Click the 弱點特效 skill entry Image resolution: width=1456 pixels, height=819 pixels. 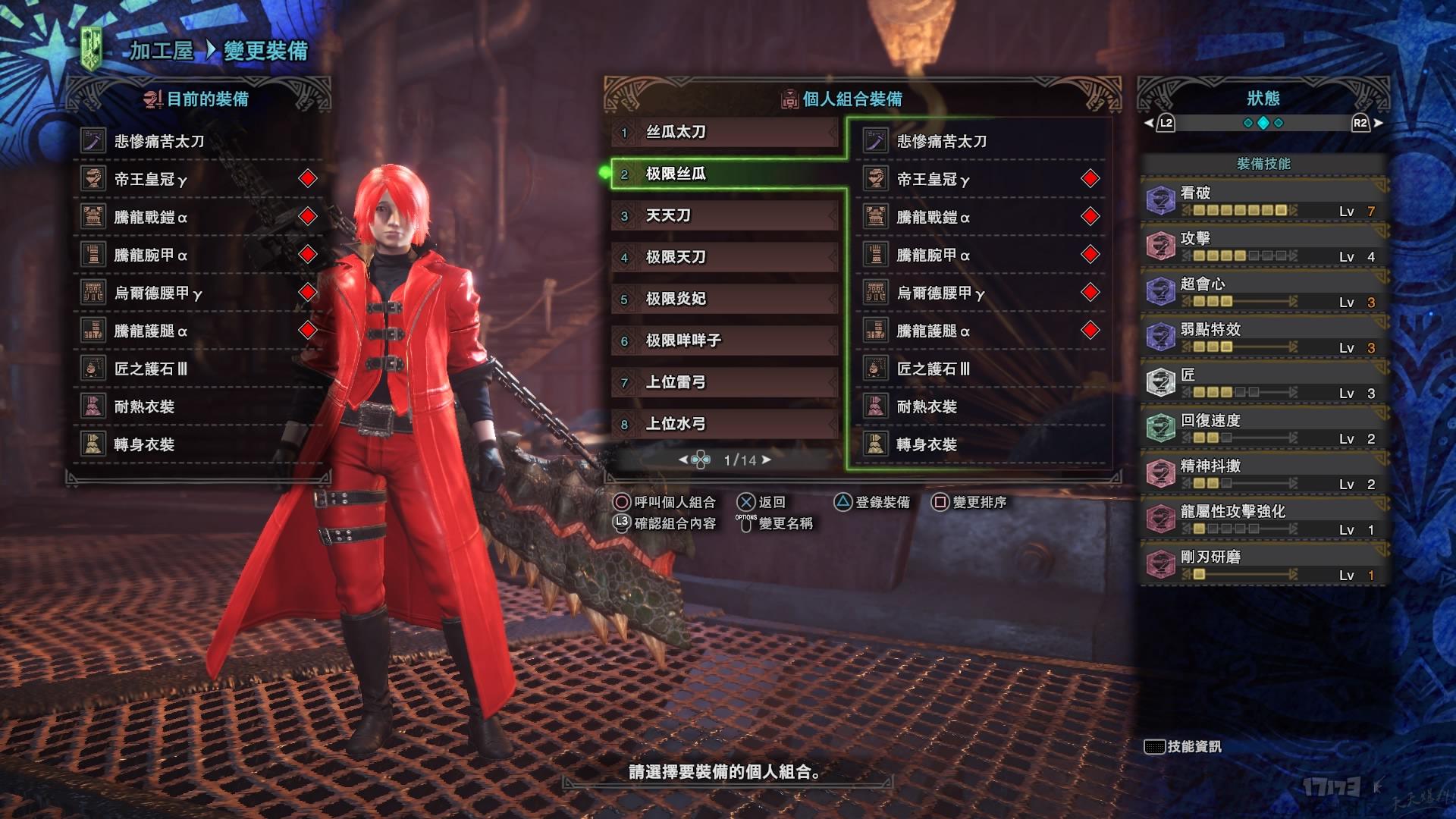pyautogui.click(x=1263, y=337)
